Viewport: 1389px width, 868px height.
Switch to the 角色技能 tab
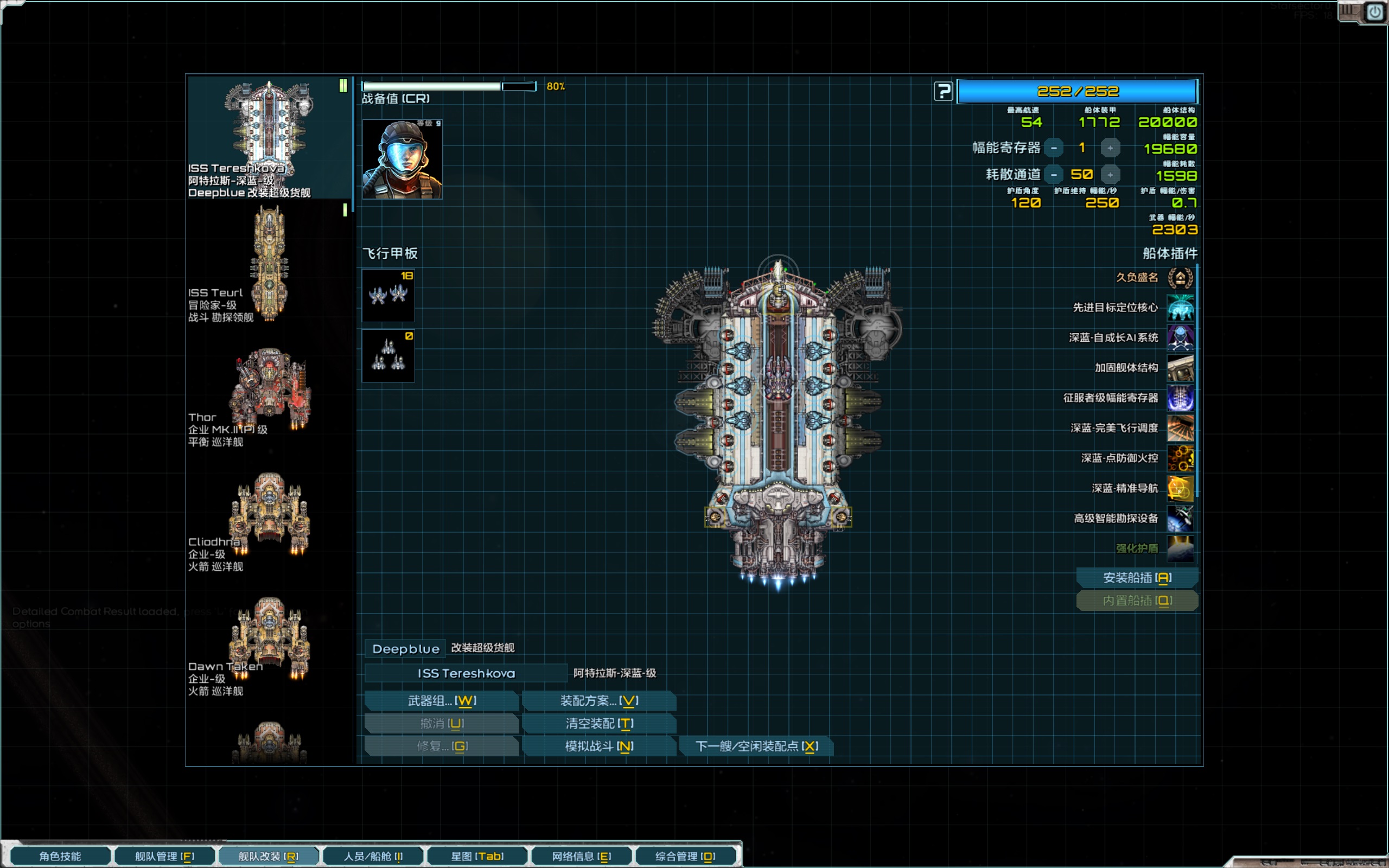point(60,856)
